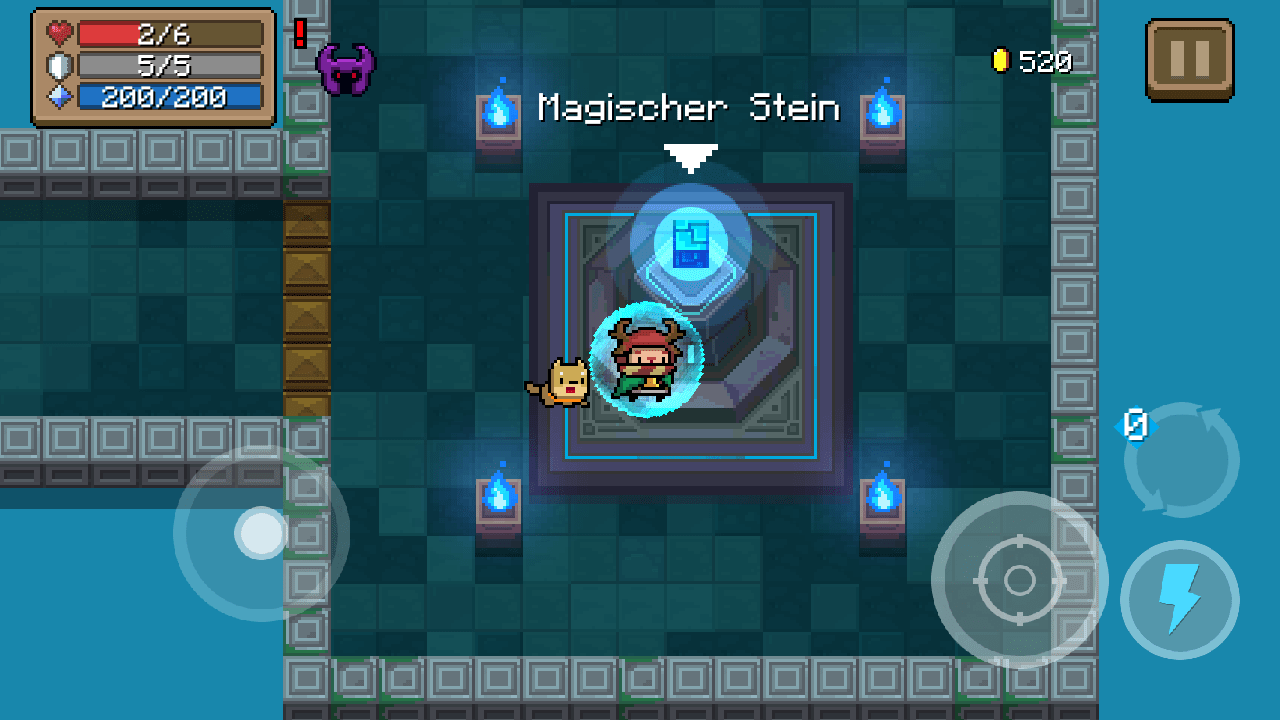Tap the shield icon on the armor bar

pyautogui.click(x=56, y=62)
